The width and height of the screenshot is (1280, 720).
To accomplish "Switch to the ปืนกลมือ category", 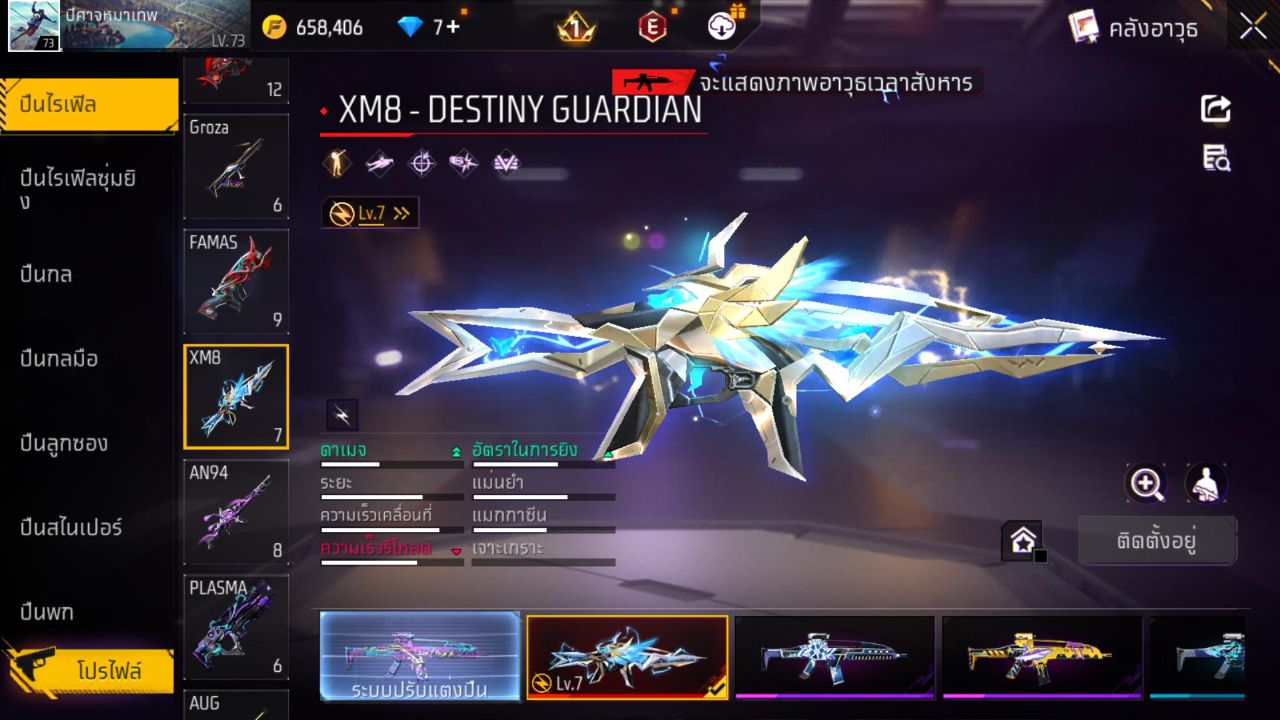I will click(x=60, y=358).
